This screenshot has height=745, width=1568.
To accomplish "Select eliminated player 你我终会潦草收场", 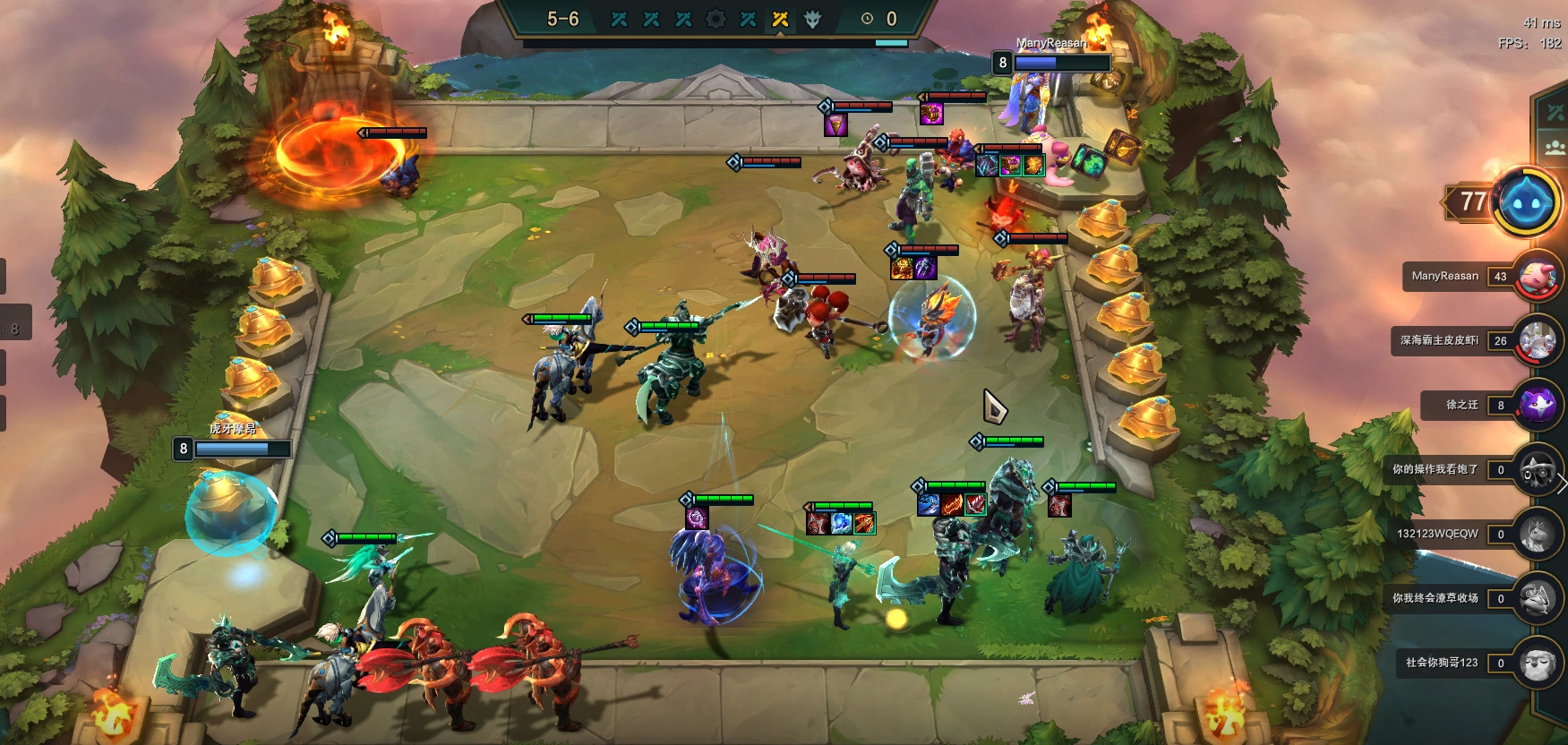I will [1469, 599].
